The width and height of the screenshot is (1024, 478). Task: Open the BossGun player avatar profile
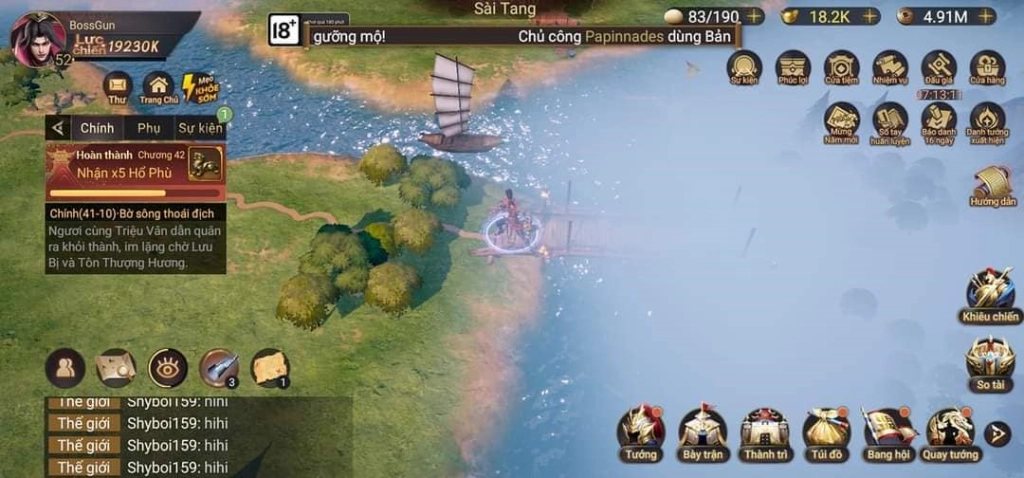point(37,38)
